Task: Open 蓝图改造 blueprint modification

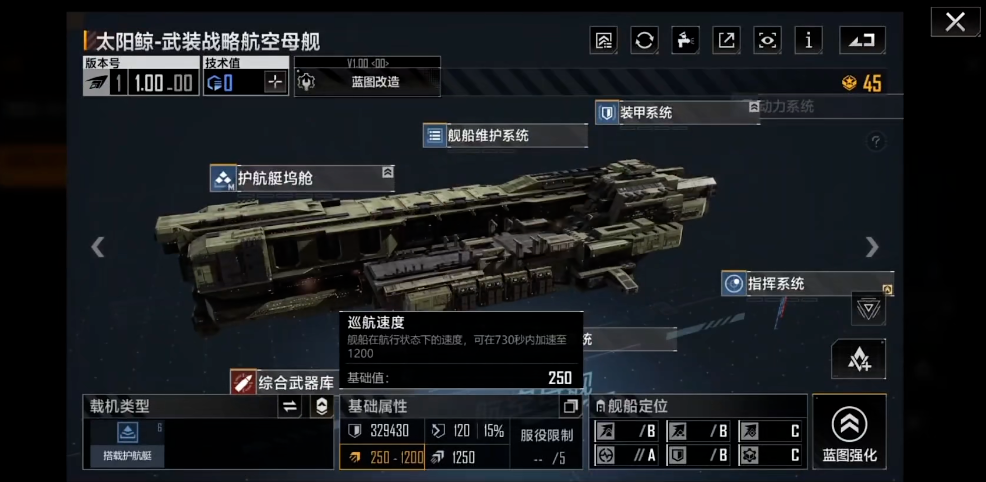Action: pyautogui.click(x=367, y=82)
